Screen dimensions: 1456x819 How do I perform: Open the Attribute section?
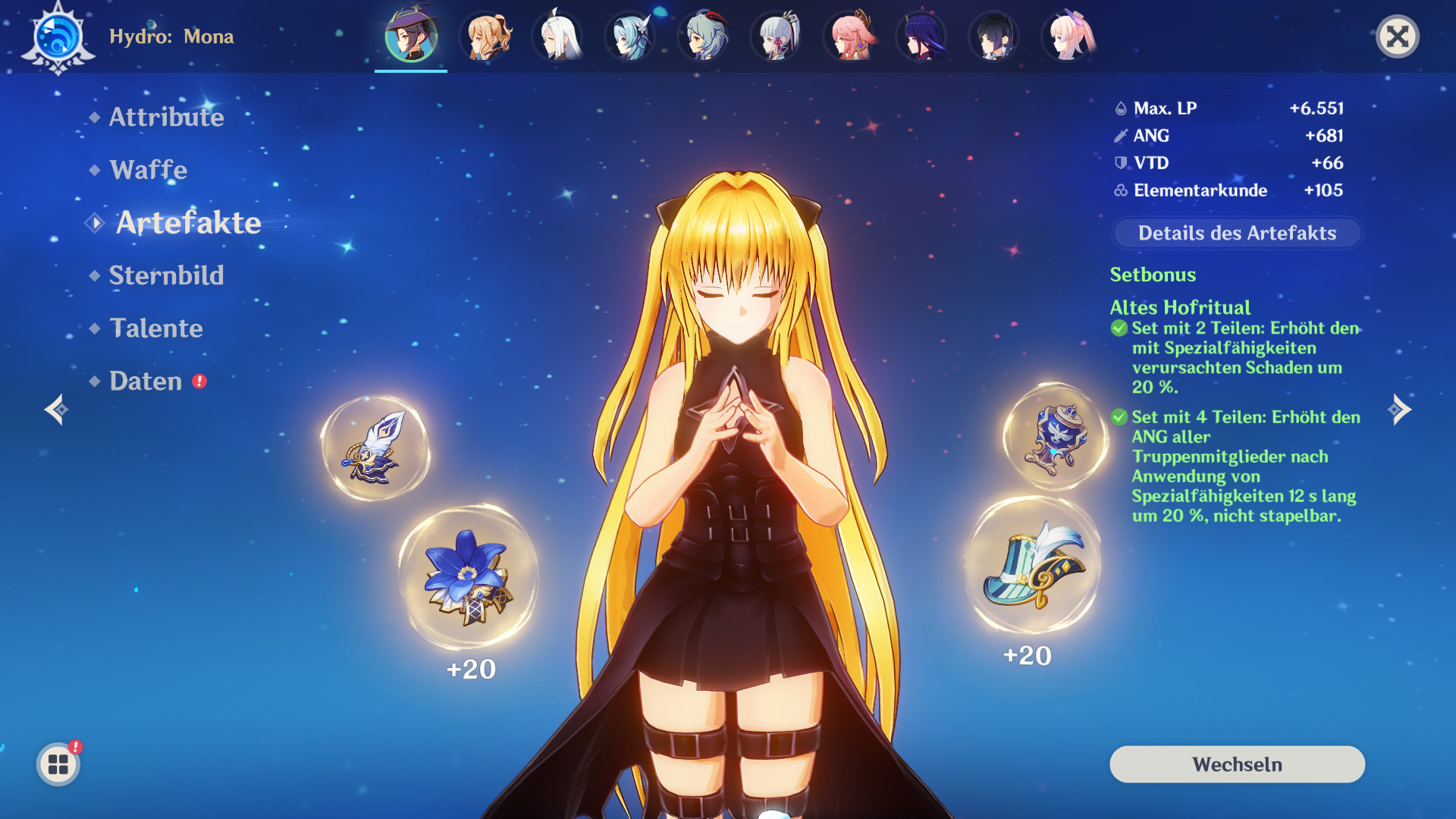click(166, 118)
